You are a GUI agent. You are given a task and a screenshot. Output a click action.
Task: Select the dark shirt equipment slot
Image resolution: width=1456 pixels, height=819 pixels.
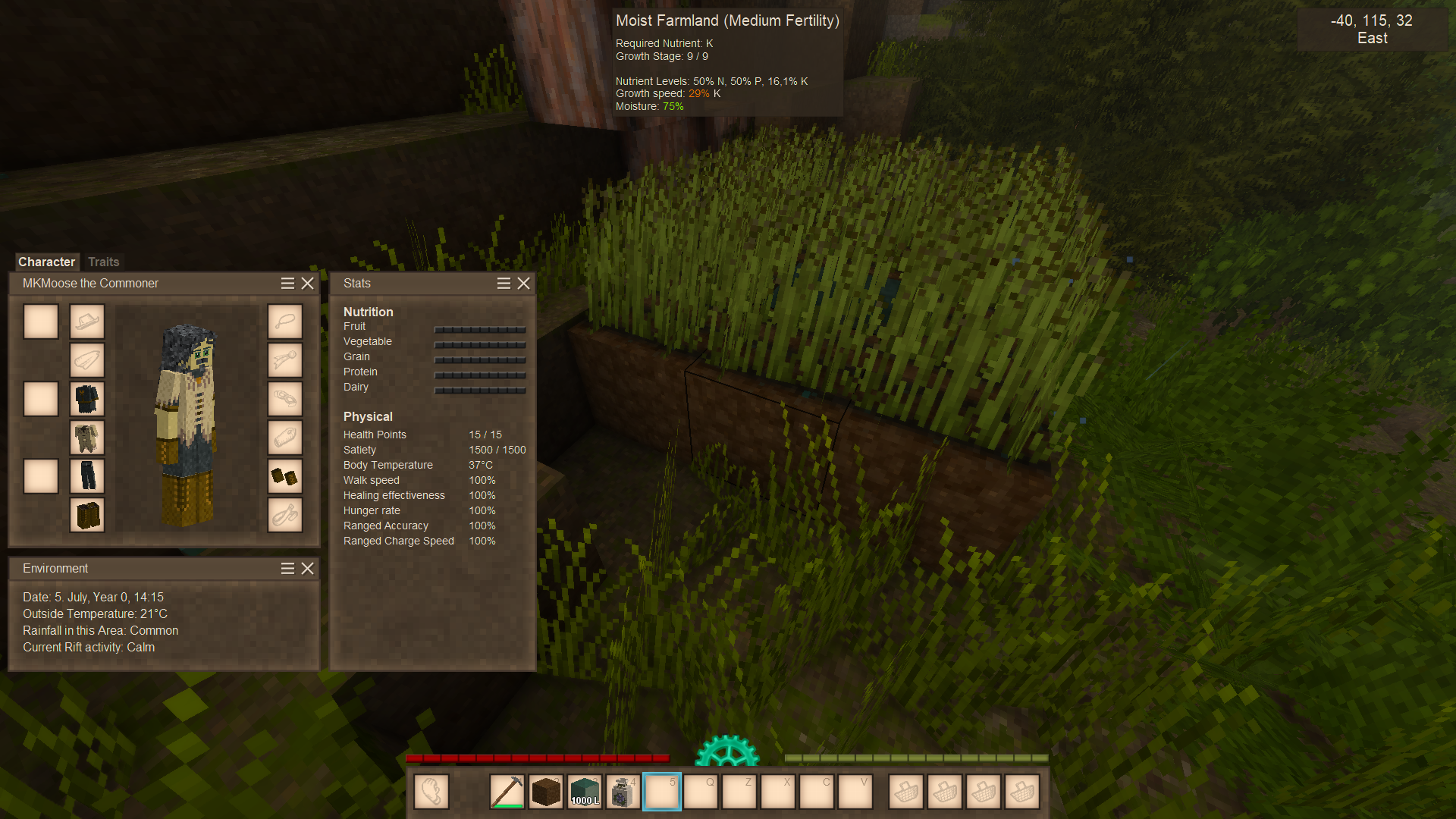point(87,399)
